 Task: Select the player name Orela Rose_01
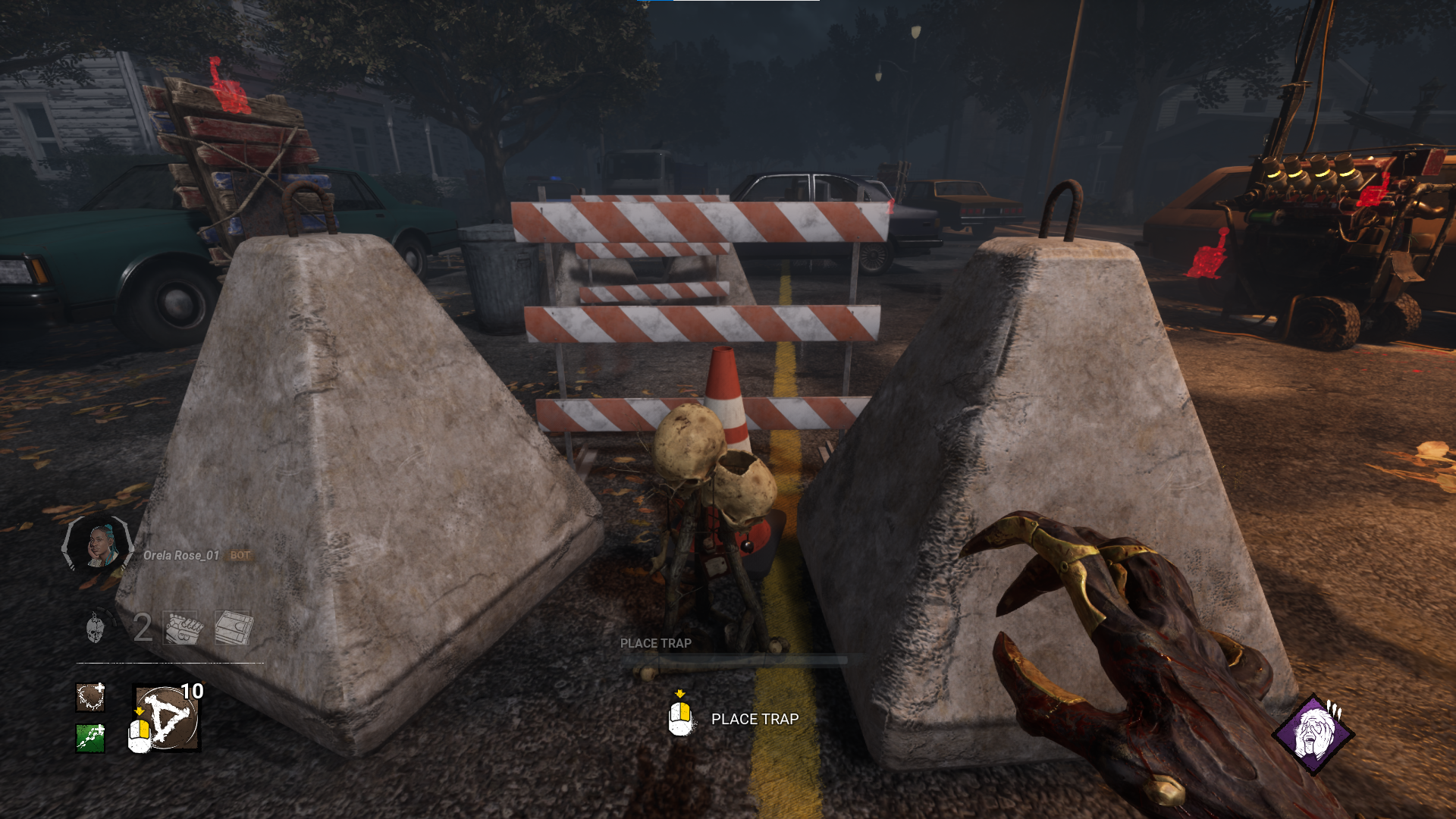180,555
